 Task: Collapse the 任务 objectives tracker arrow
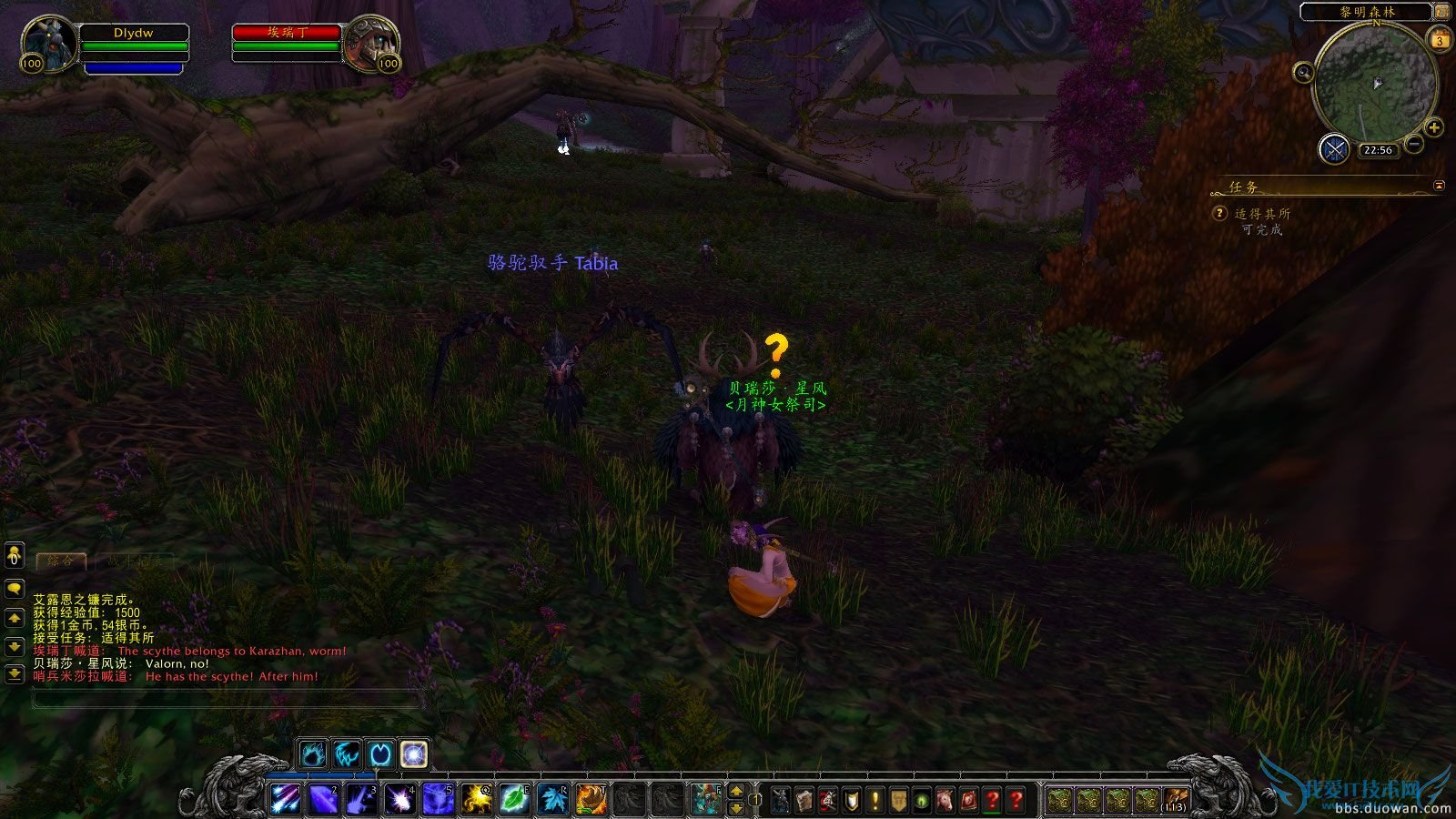(1439, 184)
